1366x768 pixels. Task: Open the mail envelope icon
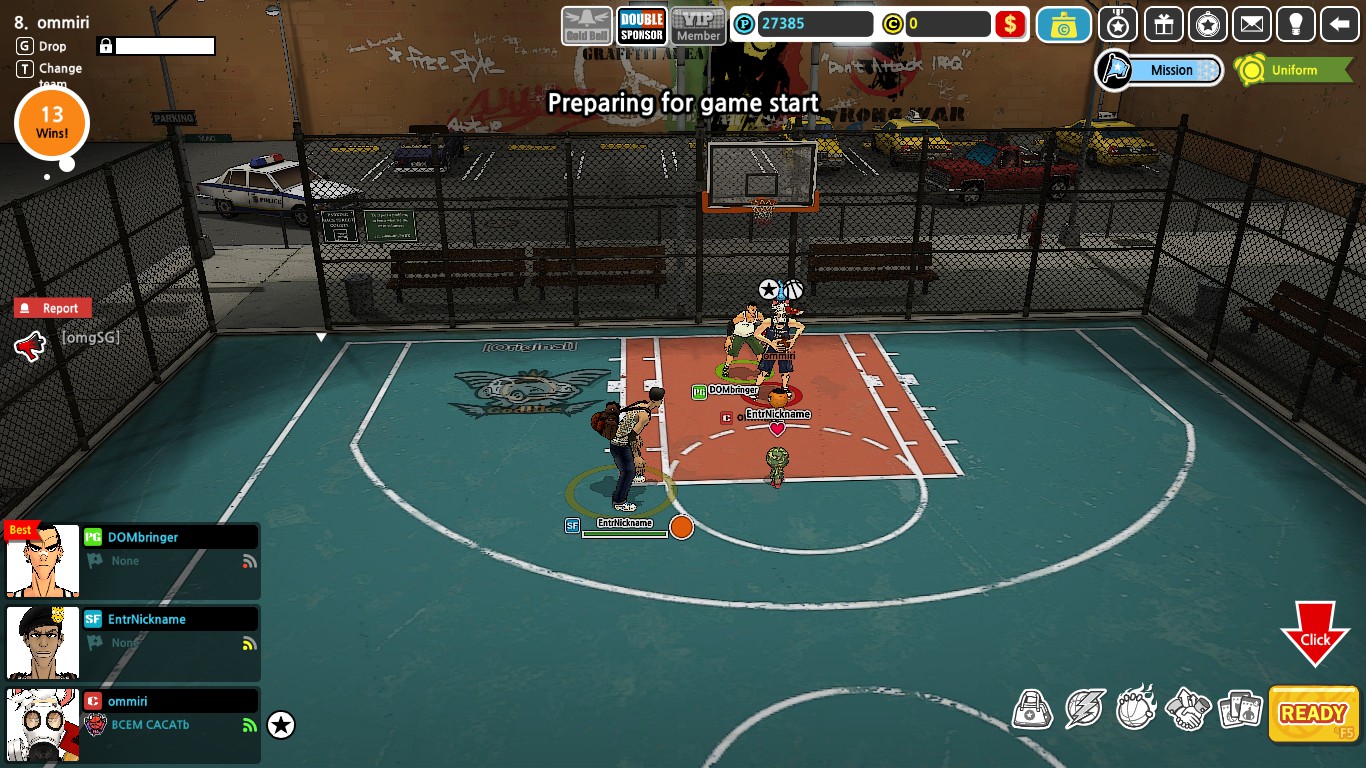click(1252, 24)
